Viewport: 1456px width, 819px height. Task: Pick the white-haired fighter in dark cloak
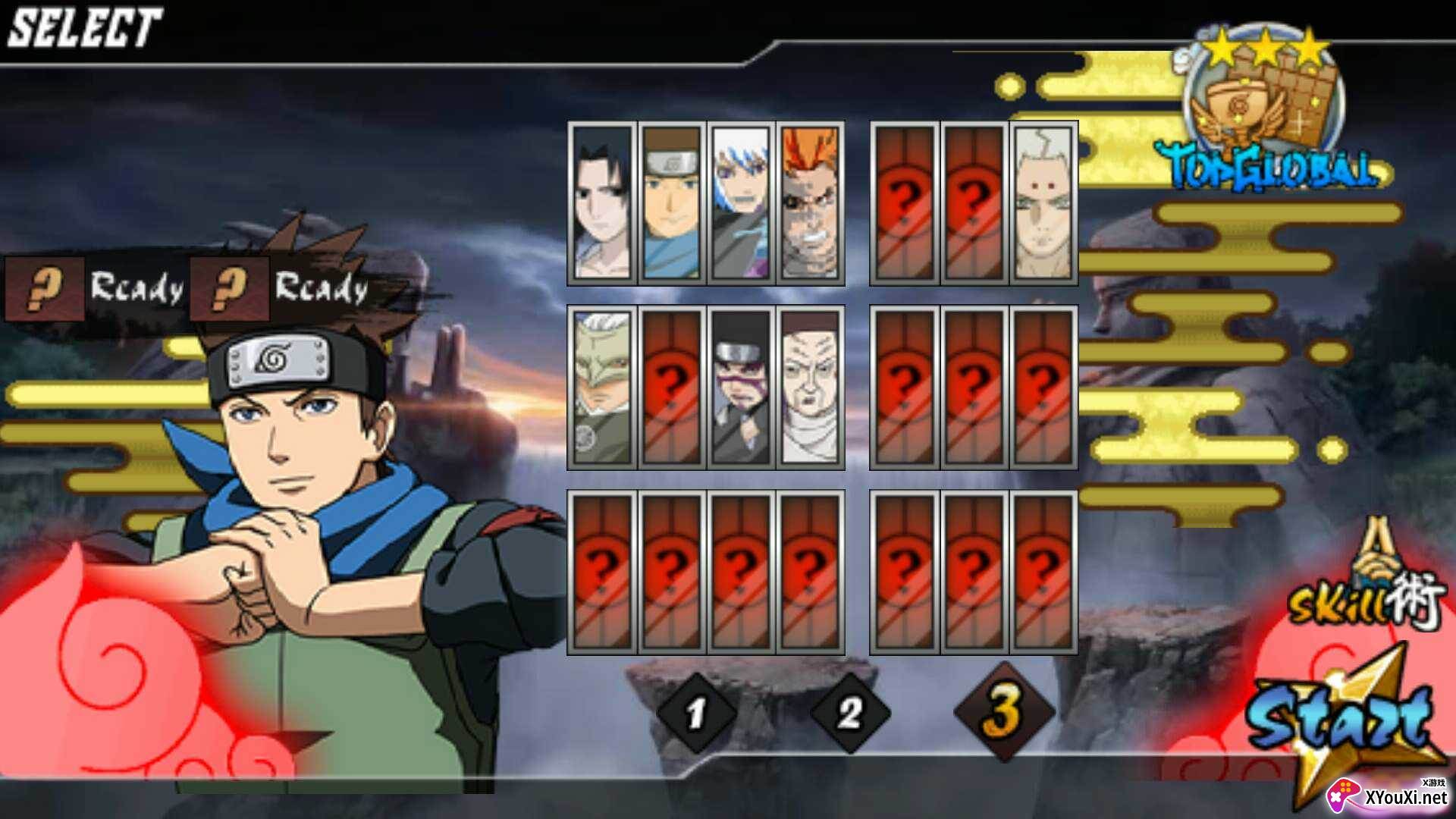coord(740,202)
